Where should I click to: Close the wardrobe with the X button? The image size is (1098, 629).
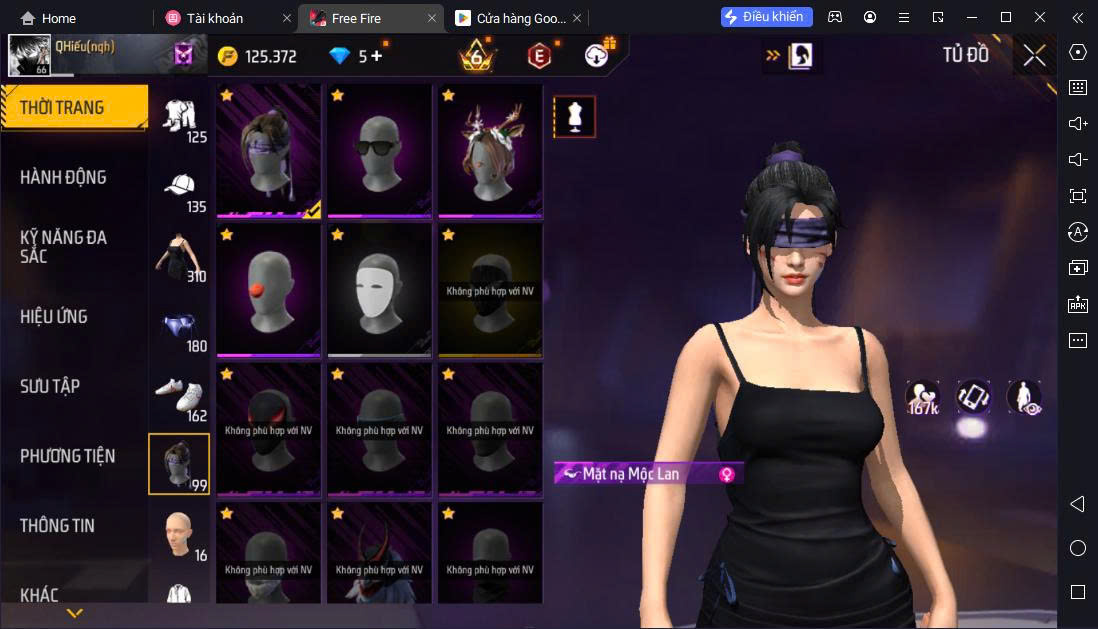(x=1034, y=56)
